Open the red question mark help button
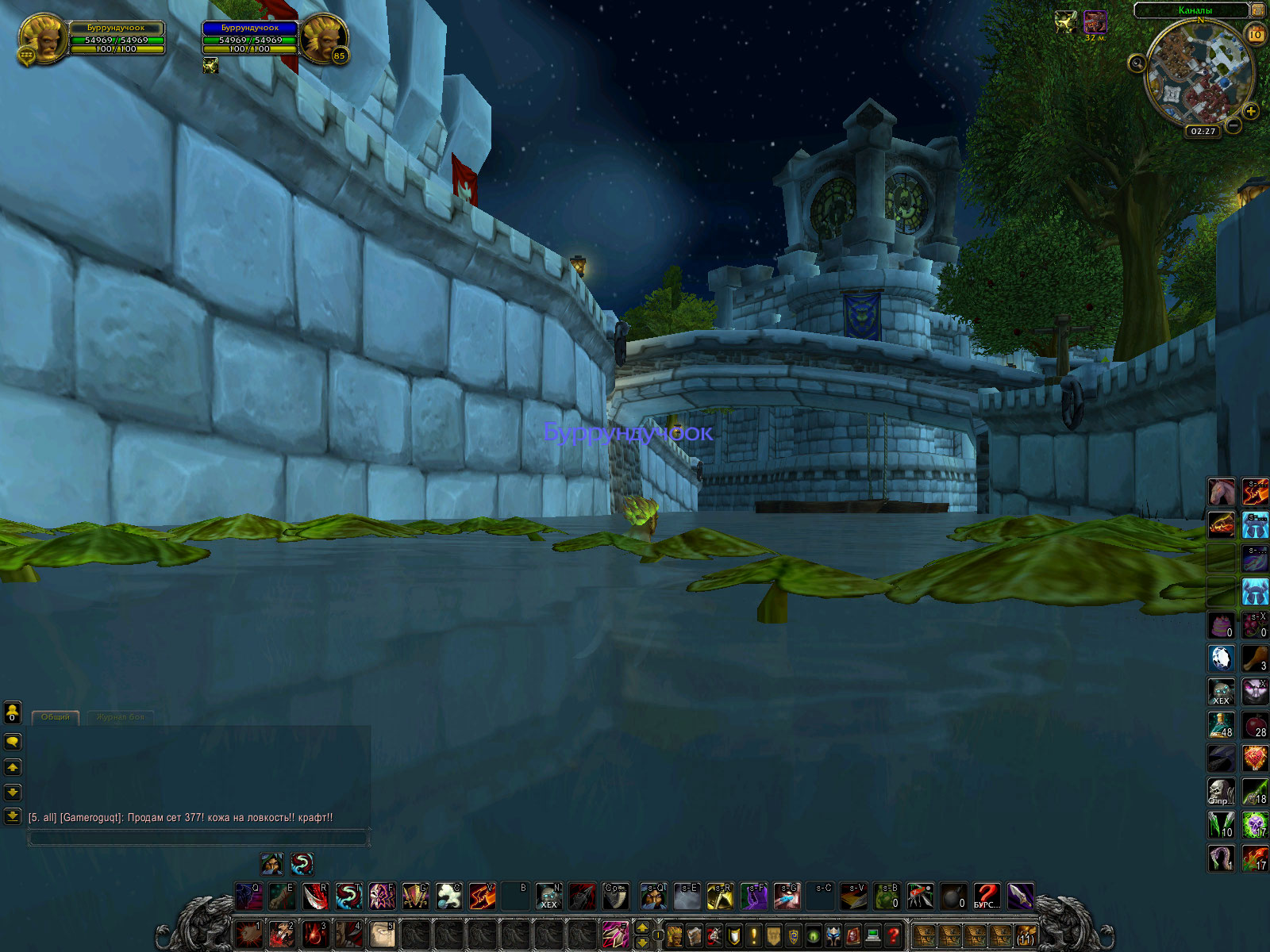1270x952 pixels. pos(893,936)
